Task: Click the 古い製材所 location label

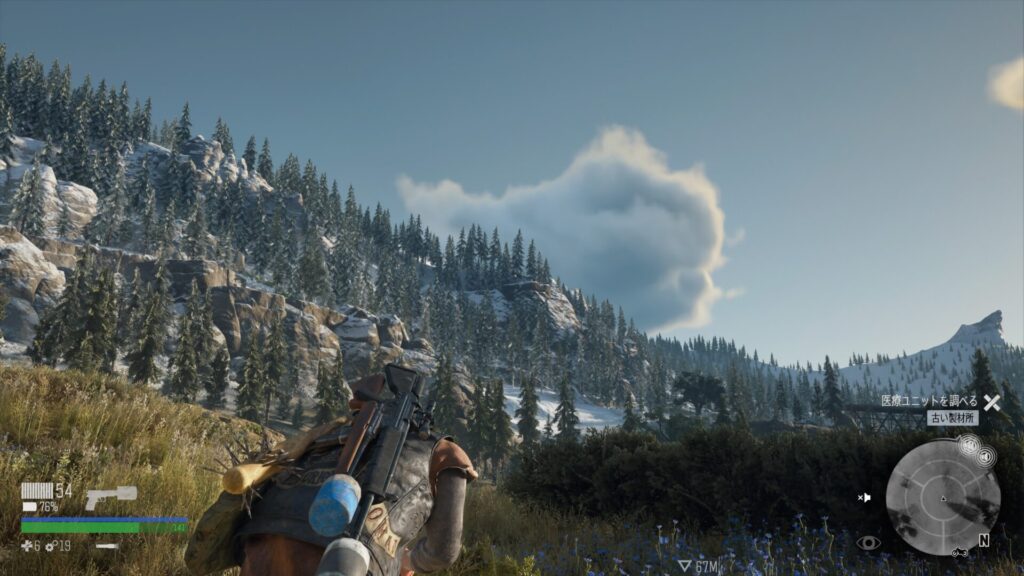Action: point(951,418)
